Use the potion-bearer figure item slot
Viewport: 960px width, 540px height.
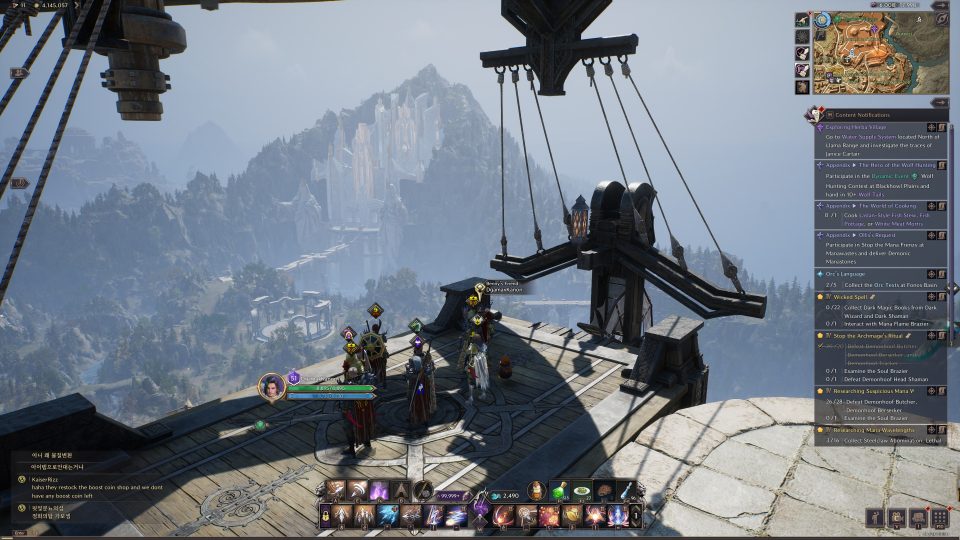(536, 490)
